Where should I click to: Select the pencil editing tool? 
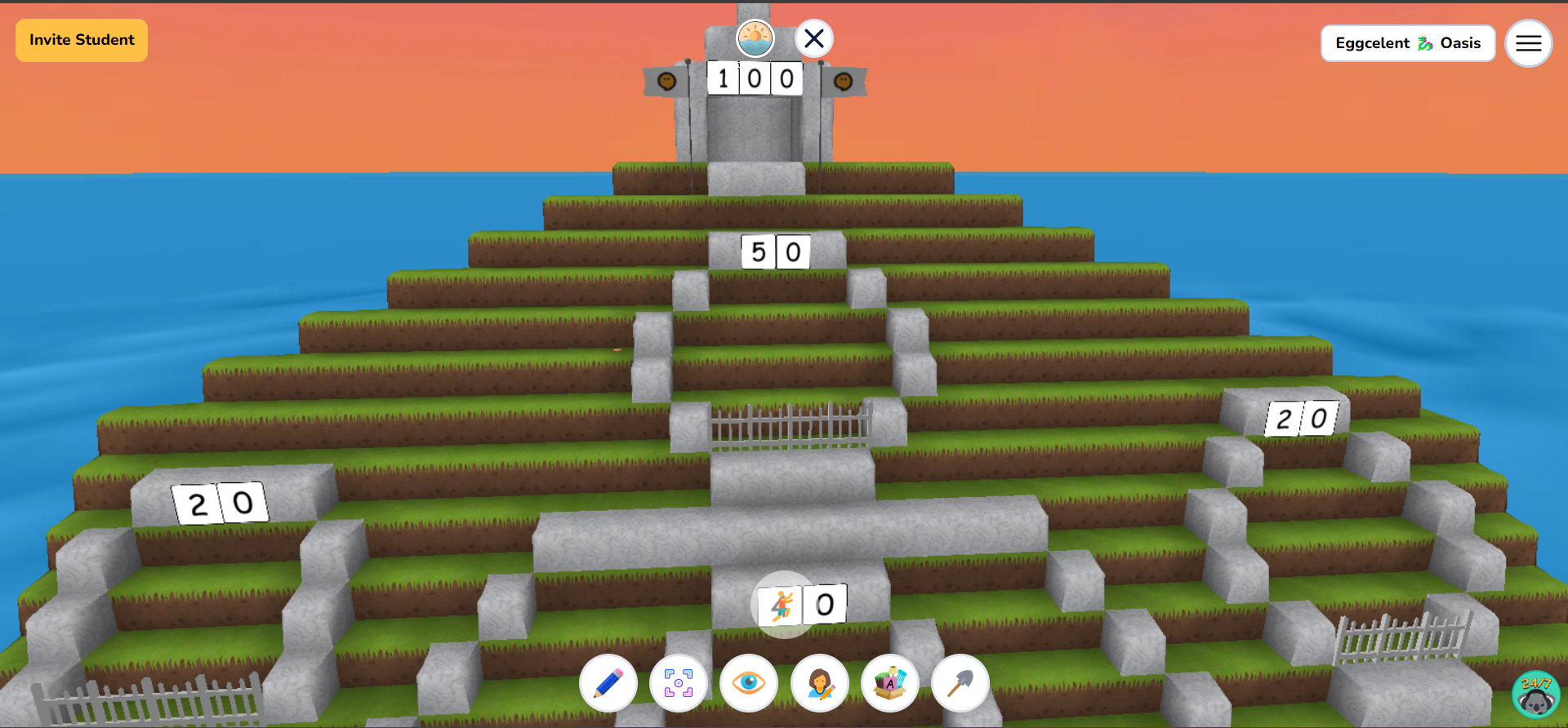tap(608, 684)
